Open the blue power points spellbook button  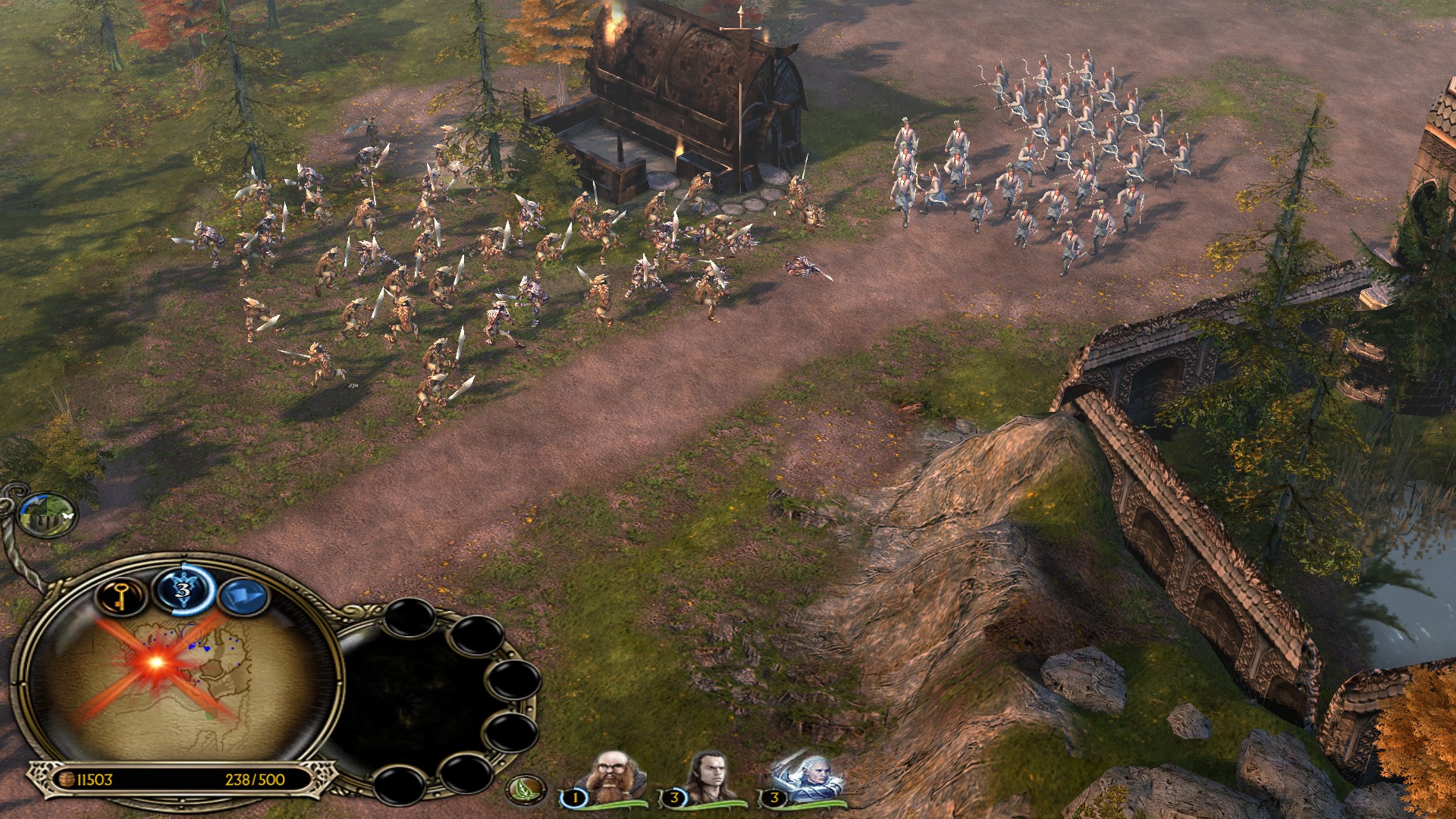[184, 589]
